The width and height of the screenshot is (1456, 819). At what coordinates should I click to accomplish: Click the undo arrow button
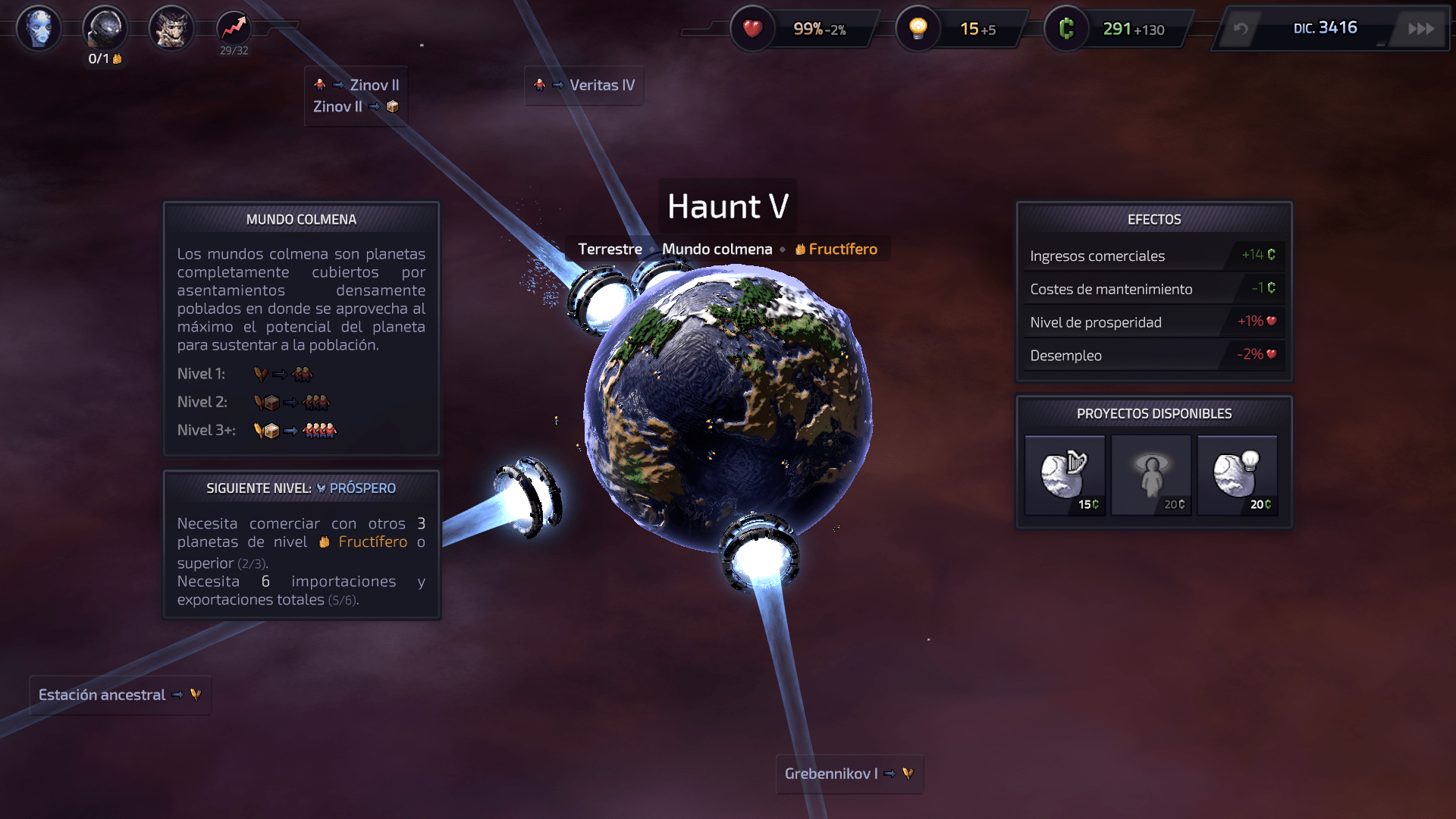coord(1241,29)
